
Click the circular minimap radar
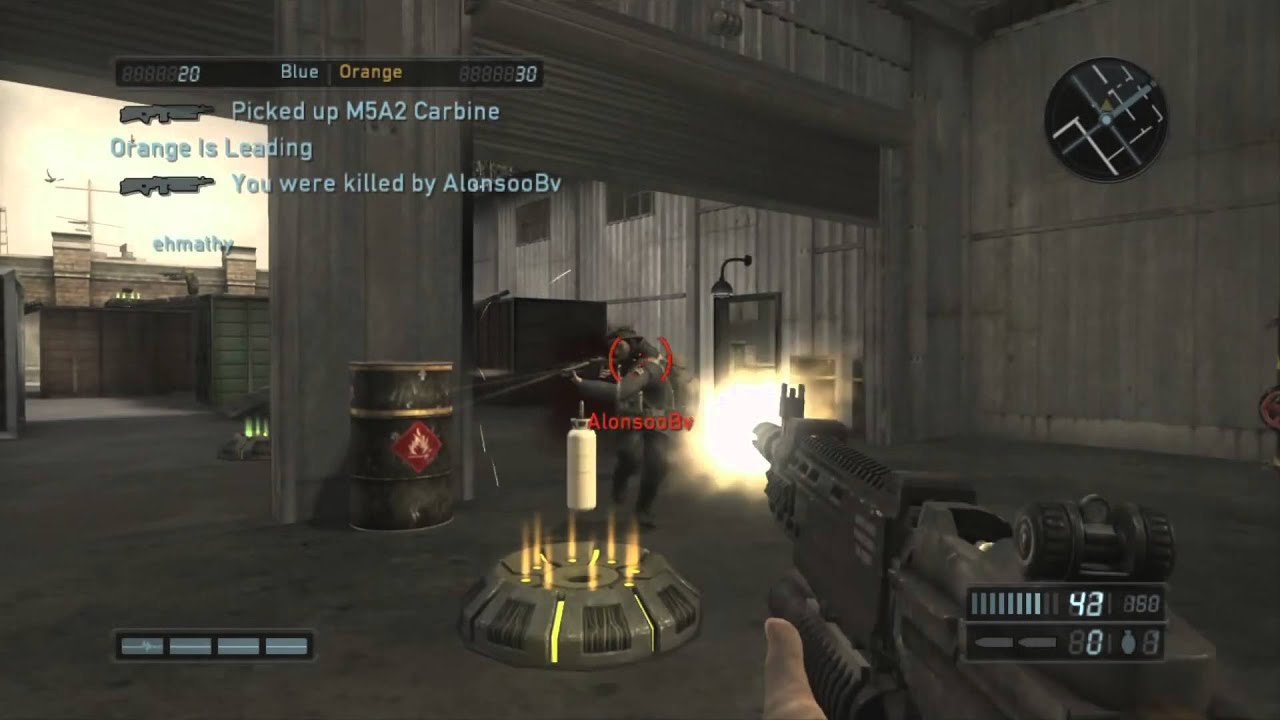click(x=1106, y=119)
